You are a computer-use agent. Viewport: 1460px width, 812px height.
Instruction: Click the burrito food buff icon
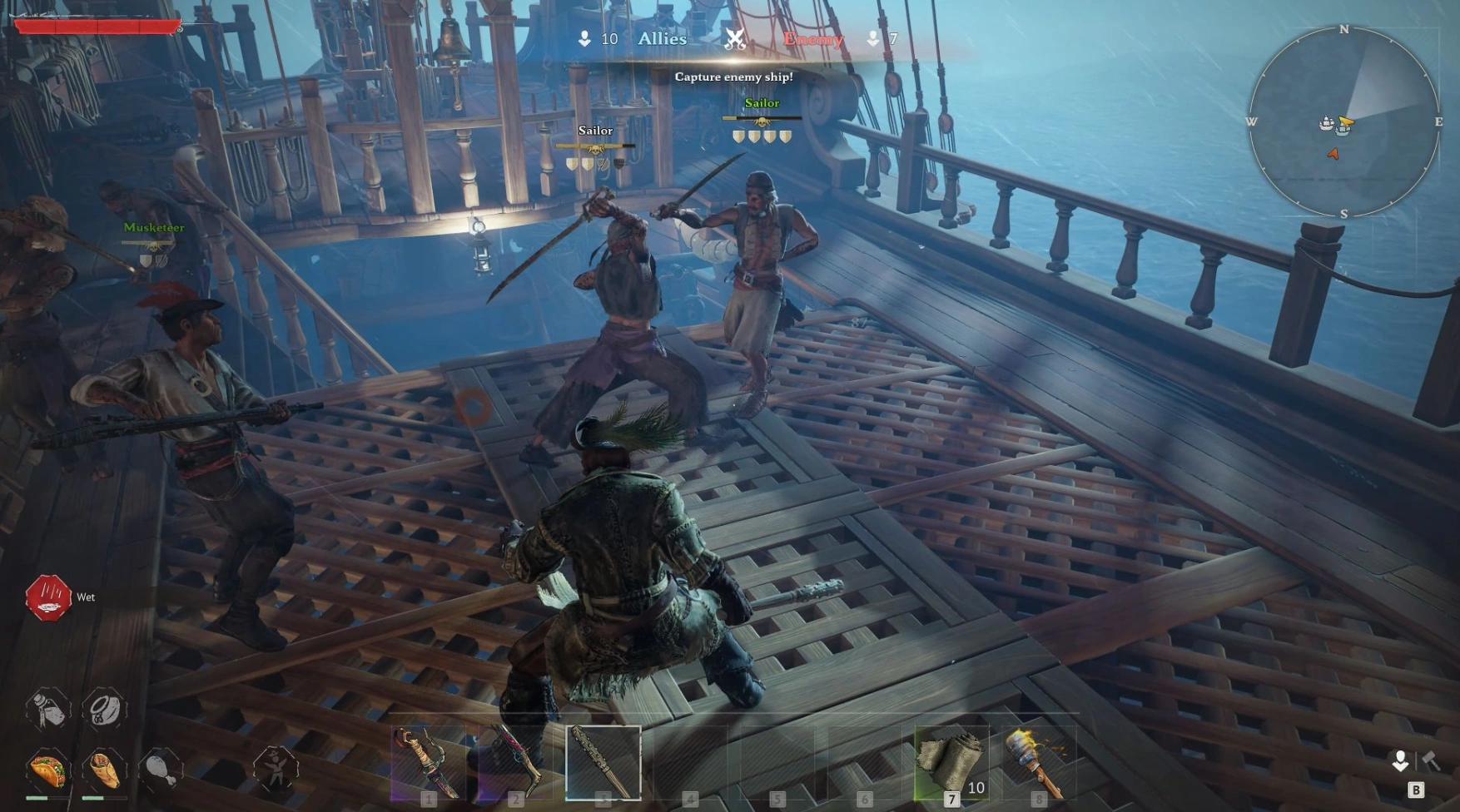click(104, 770)
